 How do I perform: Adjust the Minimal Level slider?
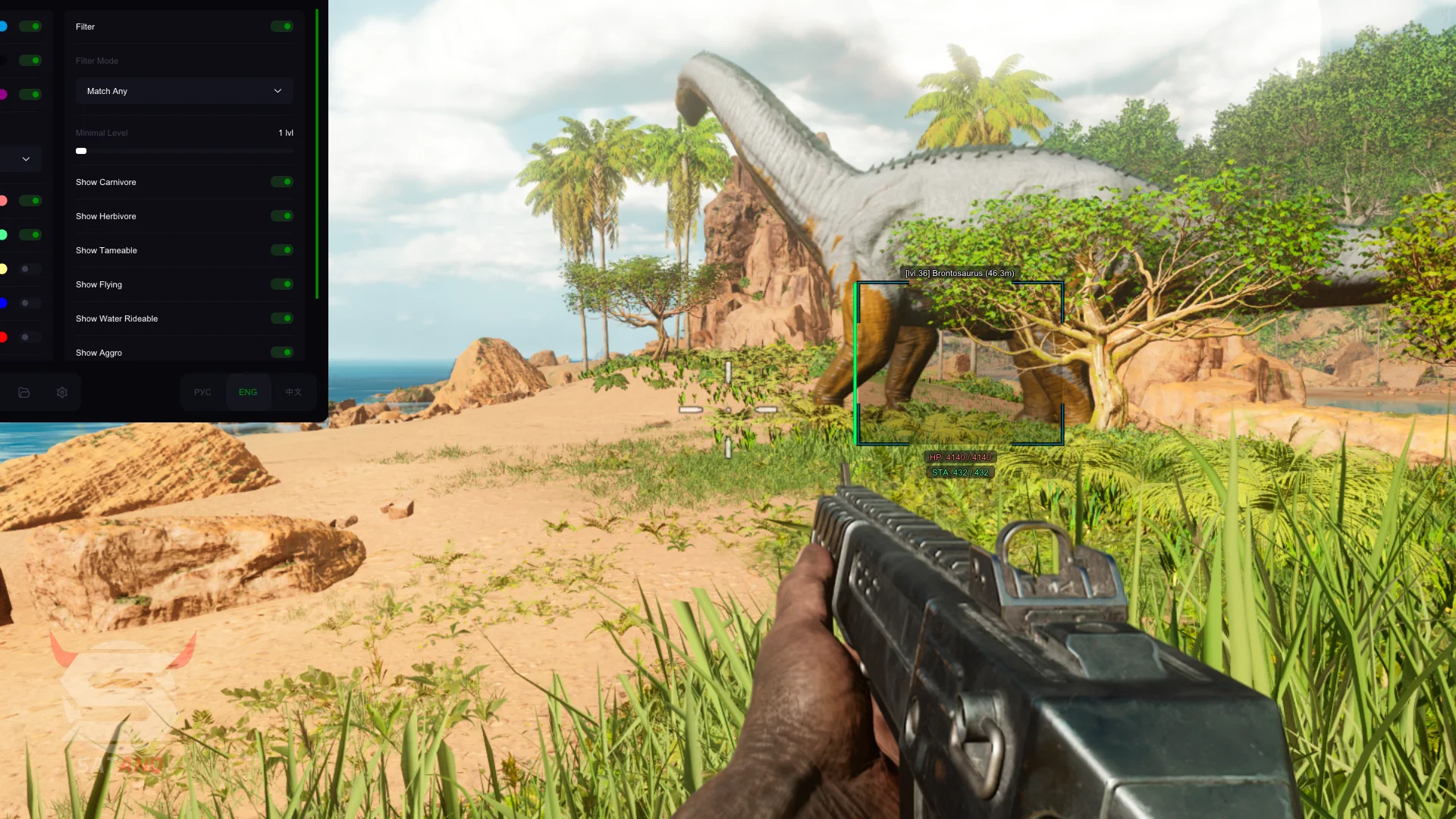click(81, 151)
